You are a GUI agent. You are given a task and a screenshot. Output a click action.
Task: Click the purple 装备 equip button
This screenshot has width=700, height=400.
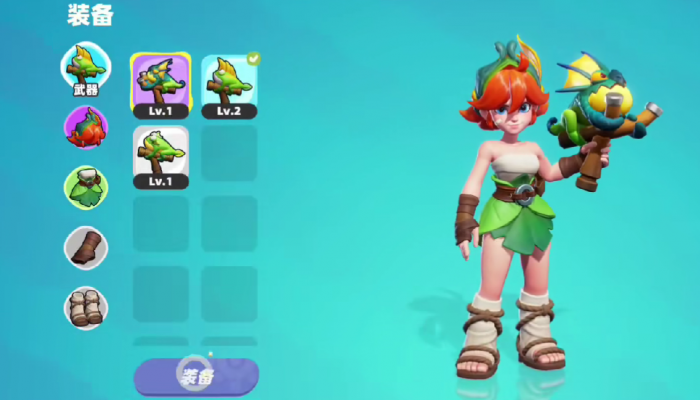[196, 376]
